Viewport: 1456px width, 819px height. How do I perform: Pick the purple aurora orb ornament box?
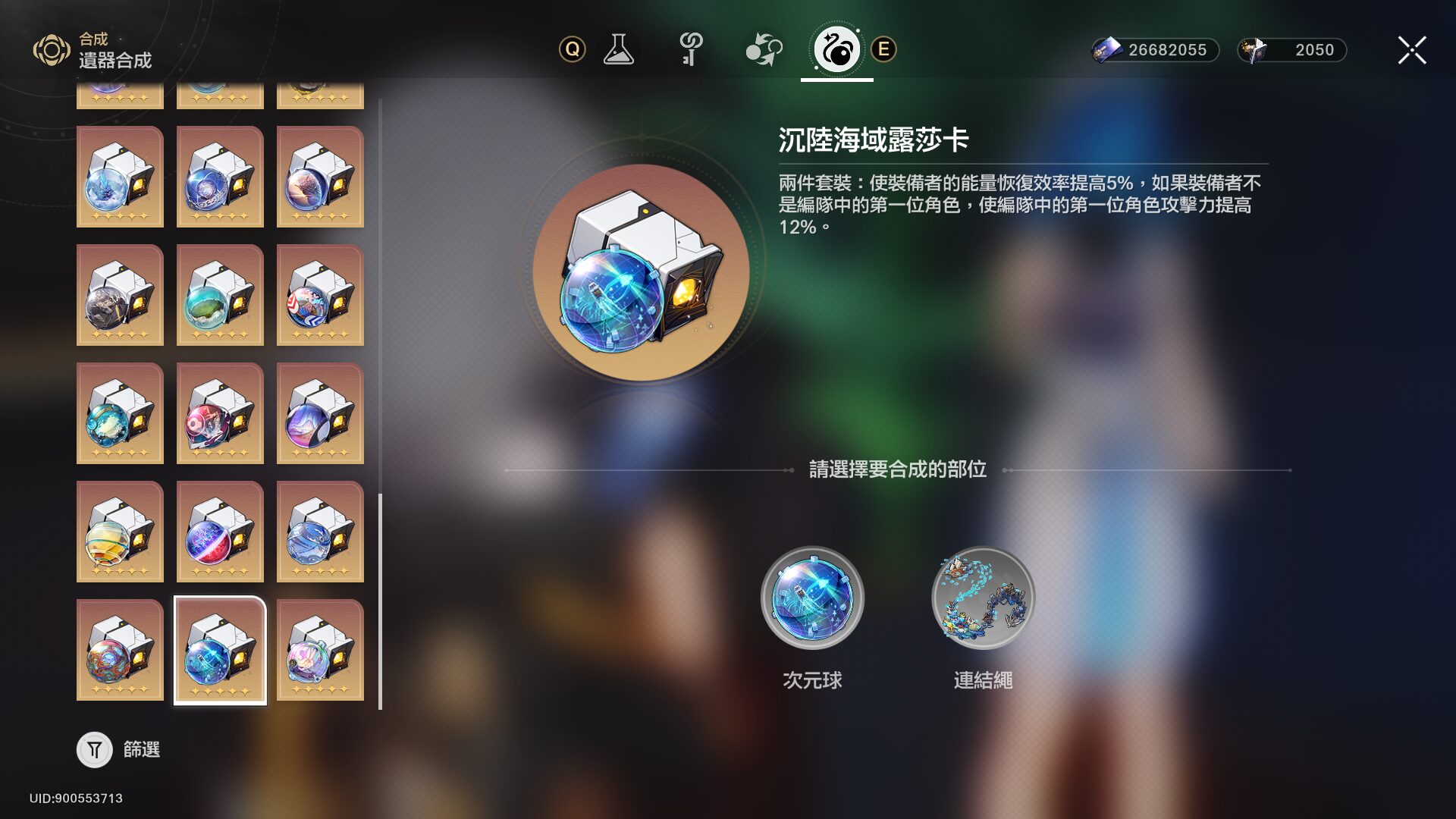(320, 413)
